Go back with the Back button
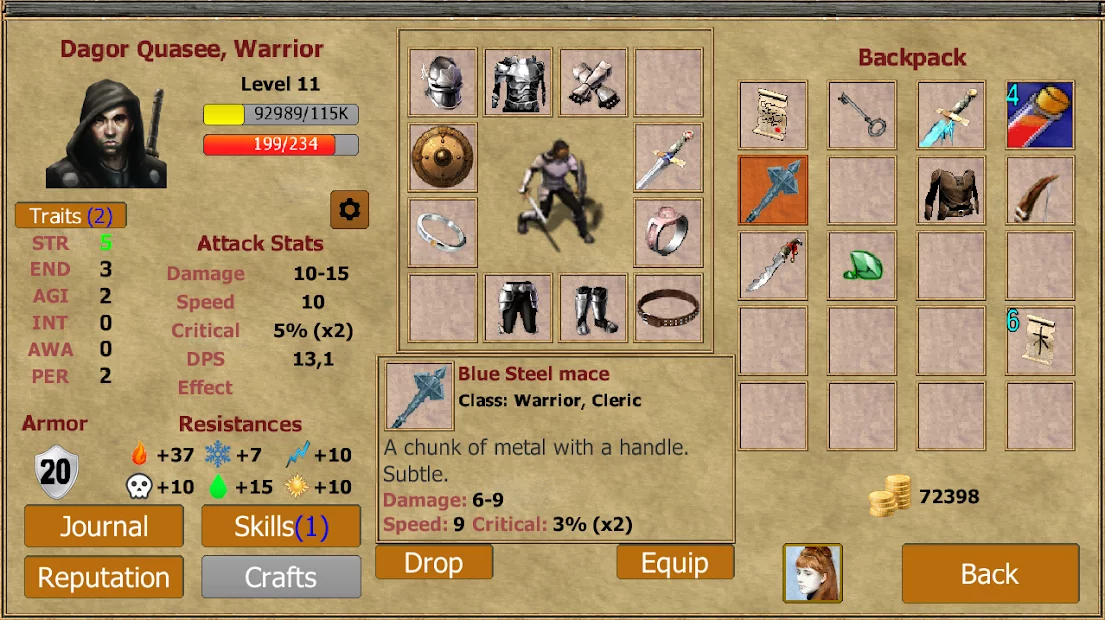 coord(990,574)
